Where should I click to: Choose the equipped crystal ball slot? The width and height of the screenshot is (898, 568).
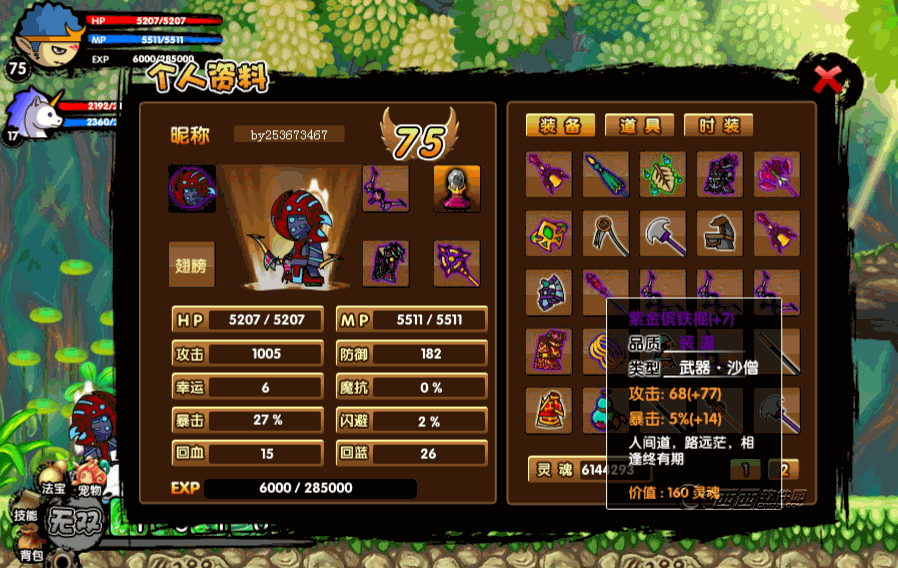[456, 188]
